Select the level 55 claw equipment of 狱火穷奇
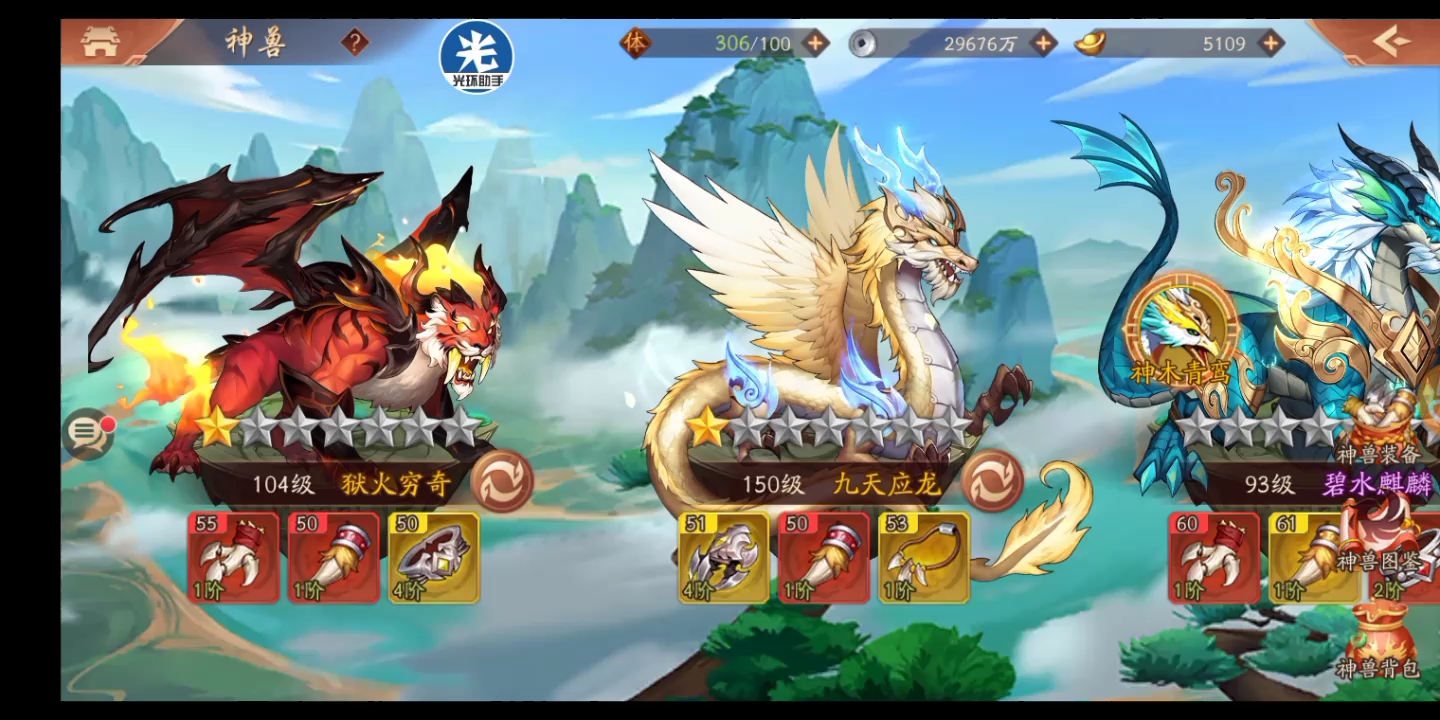The width and height of the screenshot is (1440, 720). (x=232, y=558)
